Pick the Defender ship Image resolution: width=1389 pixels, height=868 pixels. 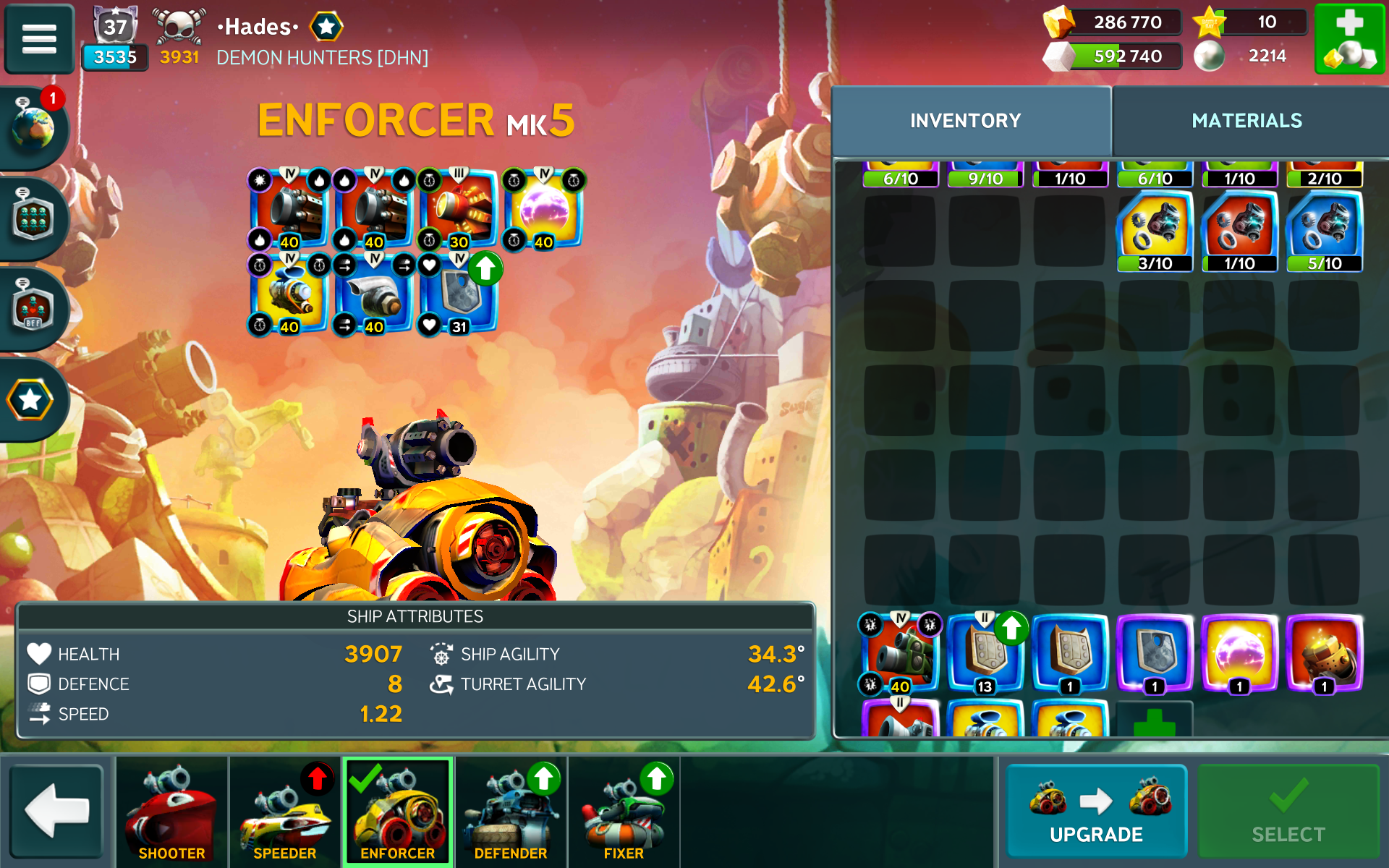point(511,812)
